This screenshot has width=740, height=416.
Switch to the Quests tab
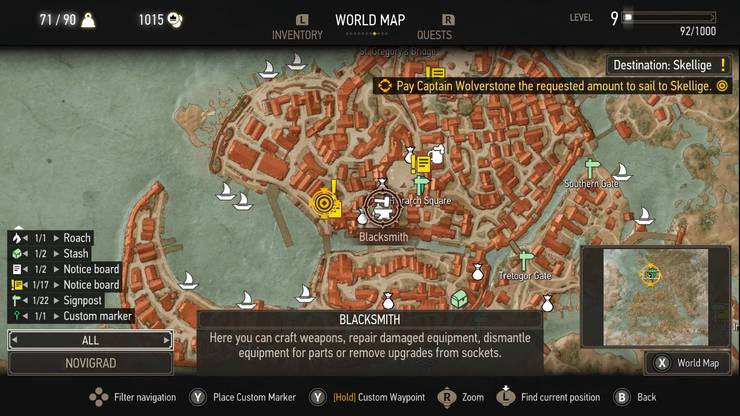[435, 35]
